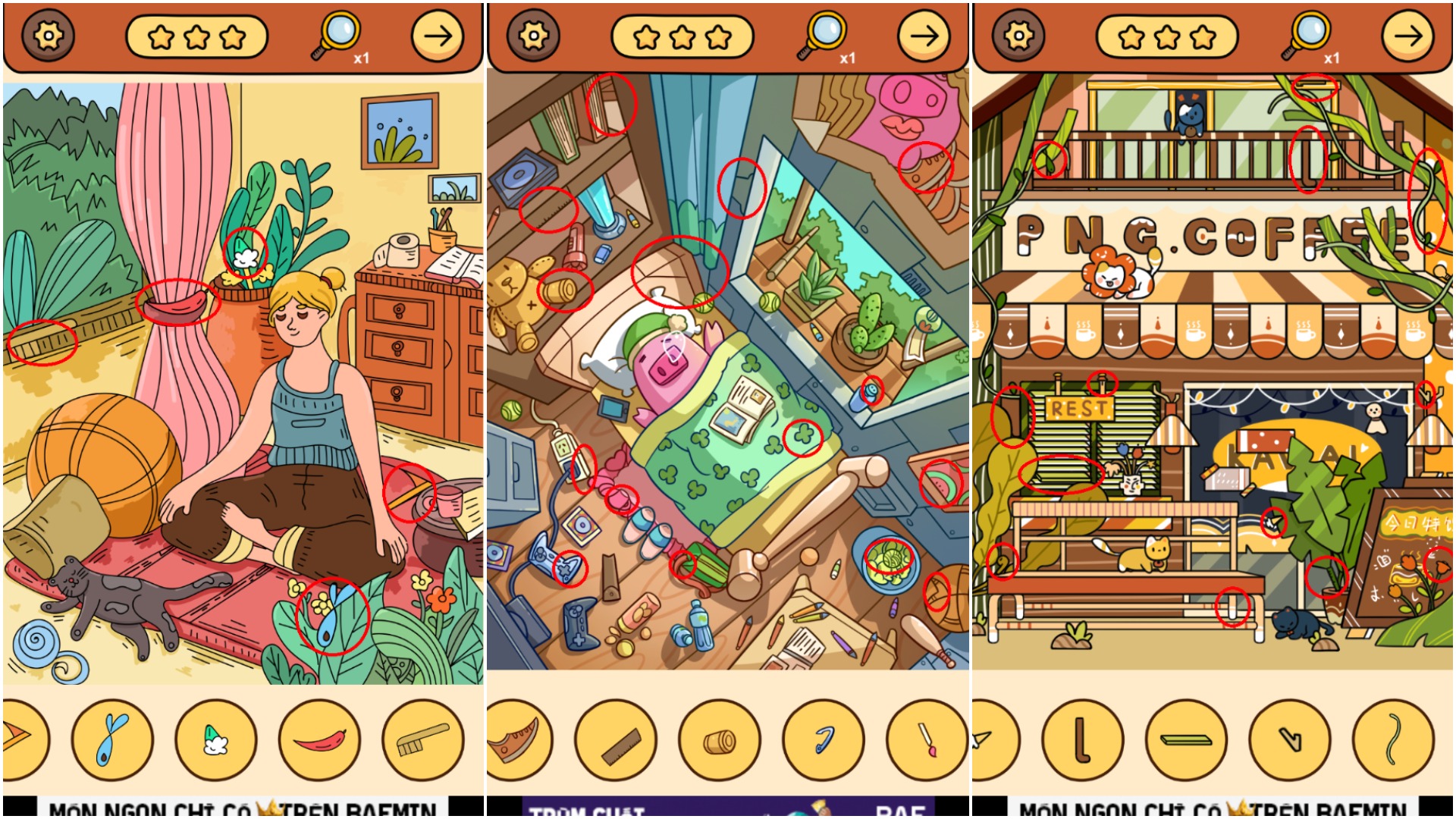
Task: Choose the brown shoe item
Action: (x=517, y=739)
